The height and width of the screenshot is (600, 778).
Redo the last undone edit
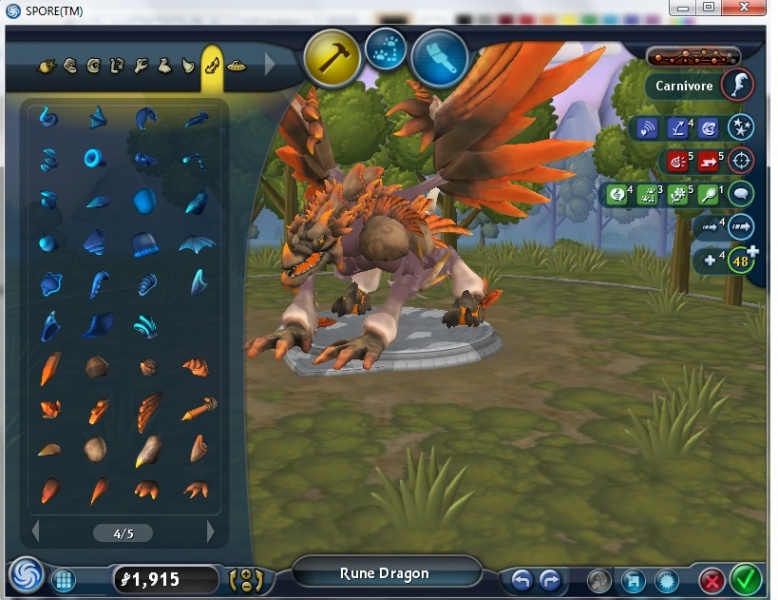pyautogui.click(x=550, y=580)
